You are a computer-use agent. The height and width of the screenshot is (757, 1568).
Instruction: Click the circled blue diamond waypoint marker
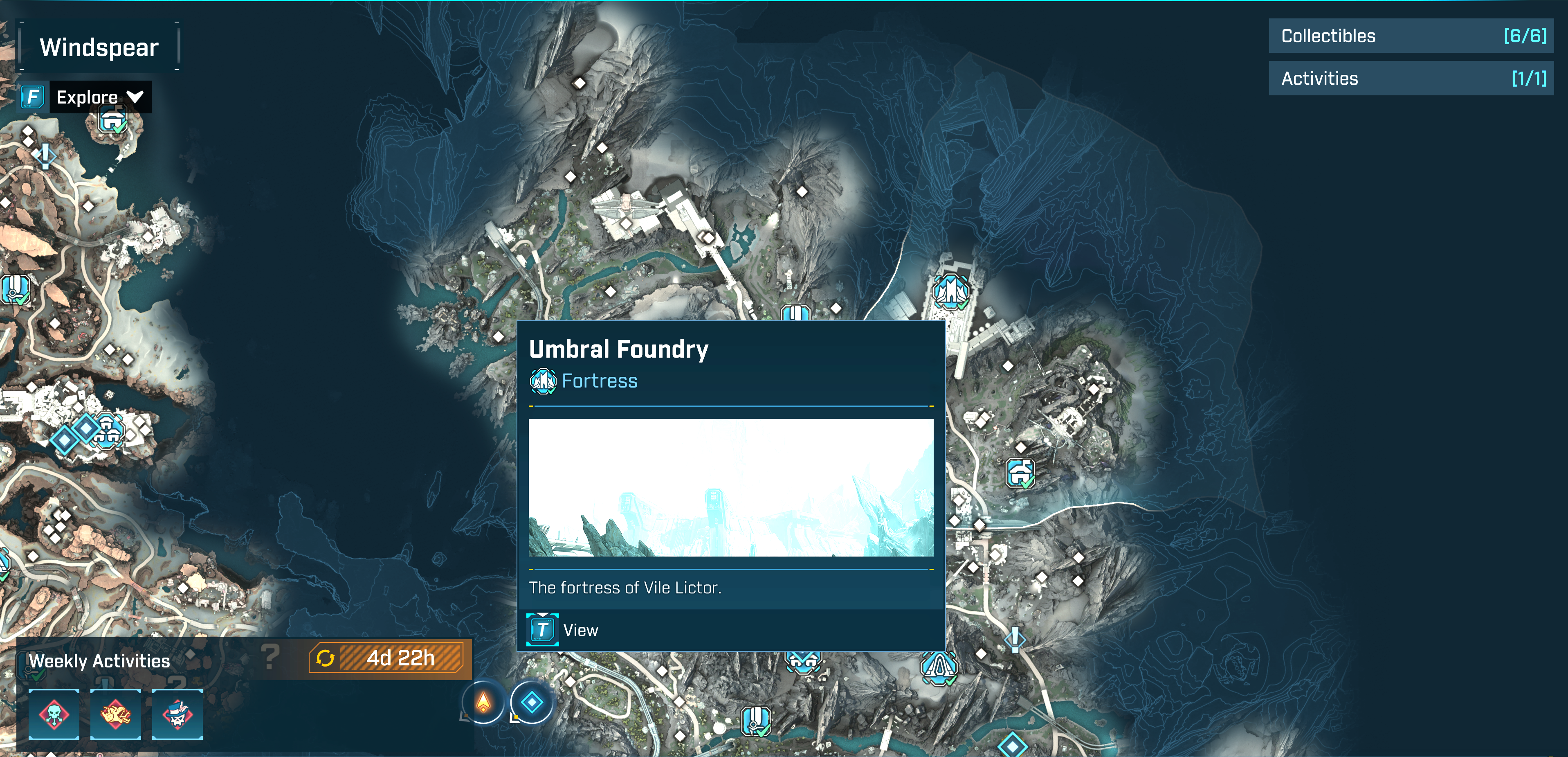(531, 703)
